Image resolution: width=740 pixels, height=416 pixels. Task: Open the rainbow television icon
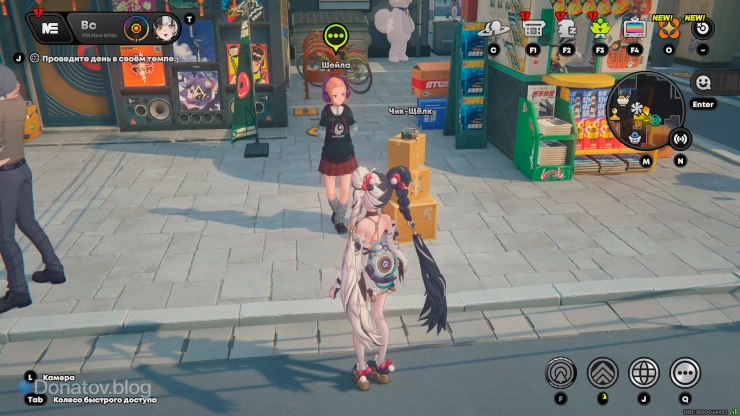tap(634, 28)
